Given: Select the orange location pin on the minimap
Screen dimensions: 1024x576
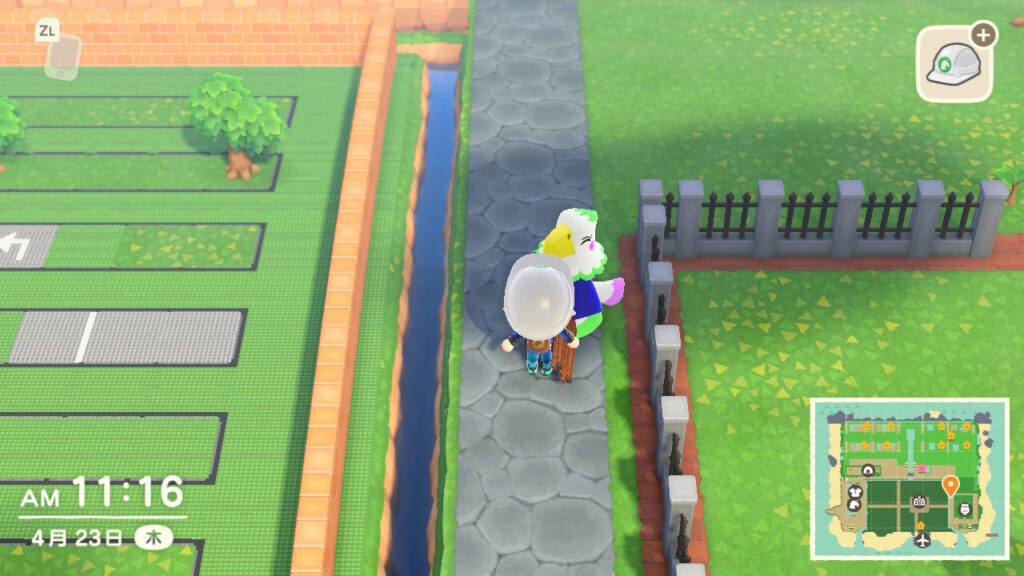Looking at the screenshot, I should [x=949, y=486].
